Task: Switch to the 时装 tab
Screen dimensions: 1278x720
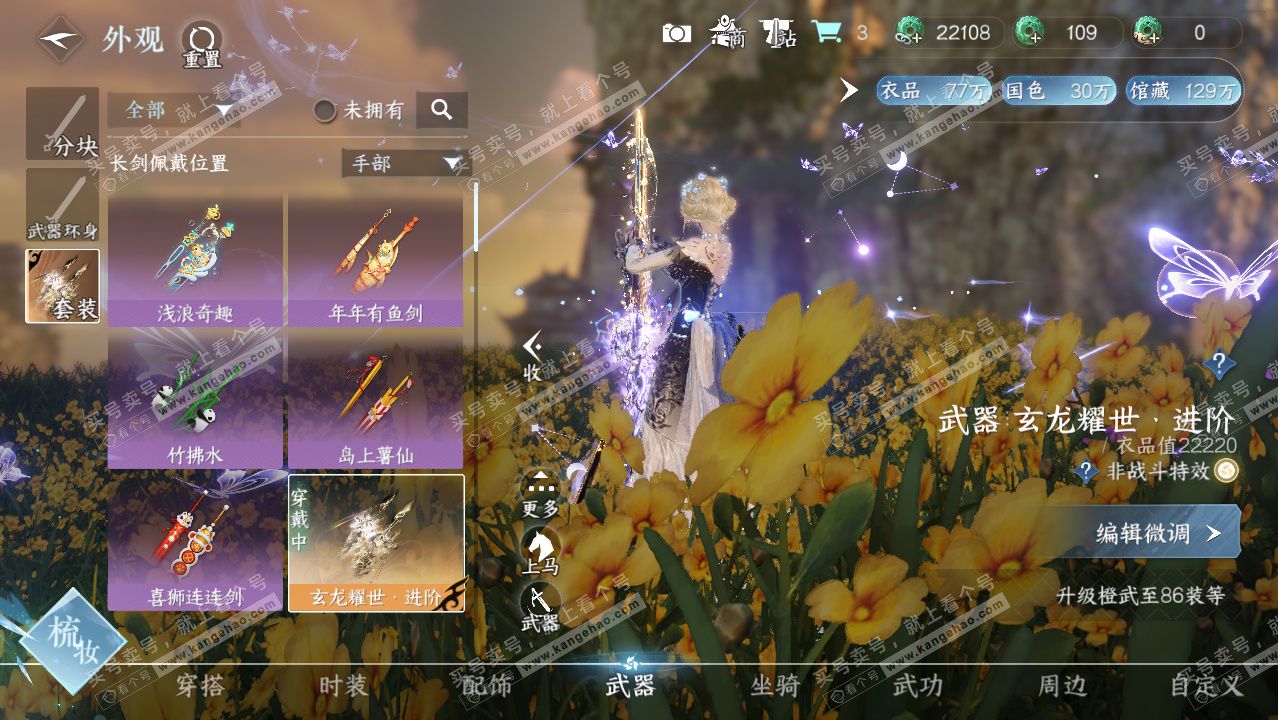Action: (343, 686)
